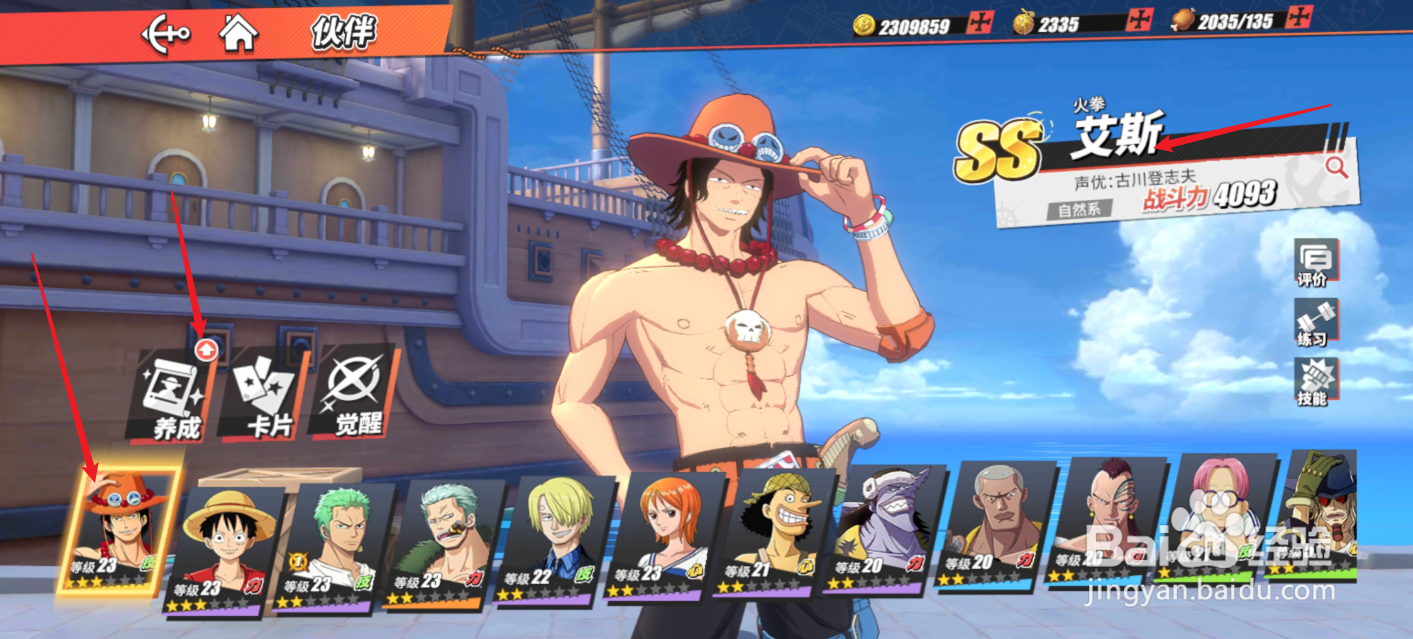
Task: Open the 练习 practice mode
Action: 1312,324
